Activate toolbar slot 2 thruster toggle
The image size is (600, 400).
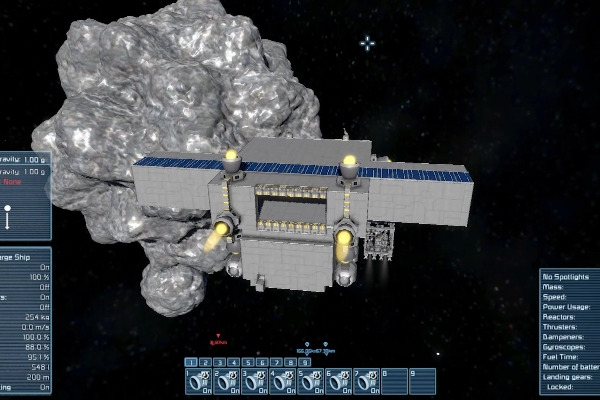pos(227,381)
